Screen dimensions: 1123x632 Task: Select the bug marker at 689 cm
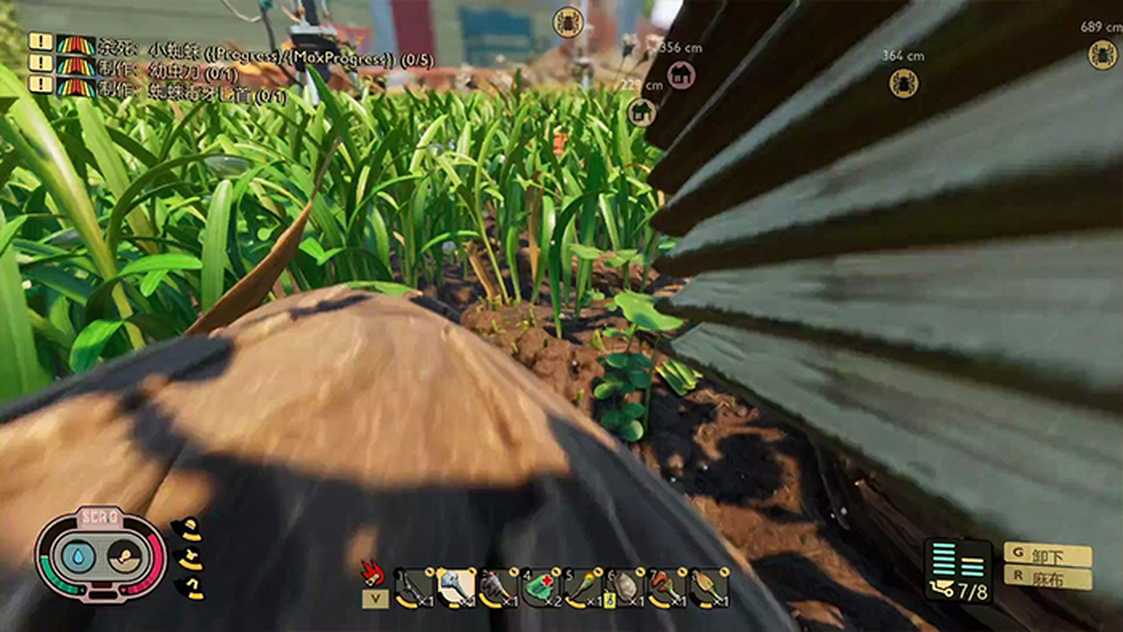coord(1102,53)
